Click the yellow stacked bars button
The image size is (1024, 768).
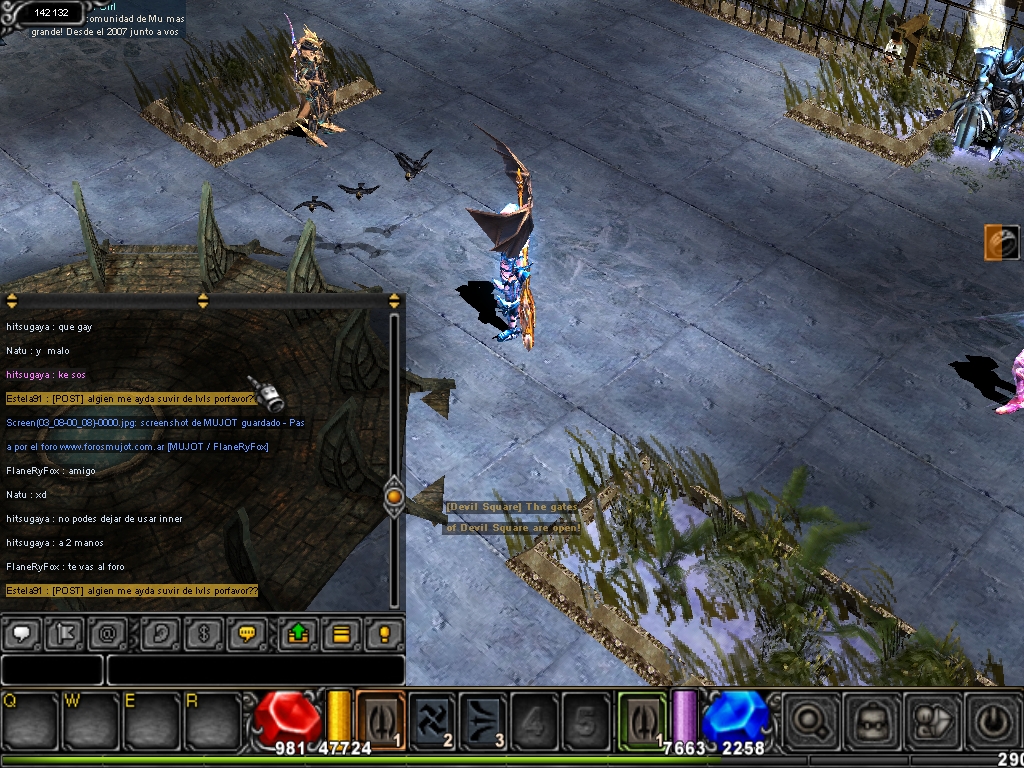341,634
